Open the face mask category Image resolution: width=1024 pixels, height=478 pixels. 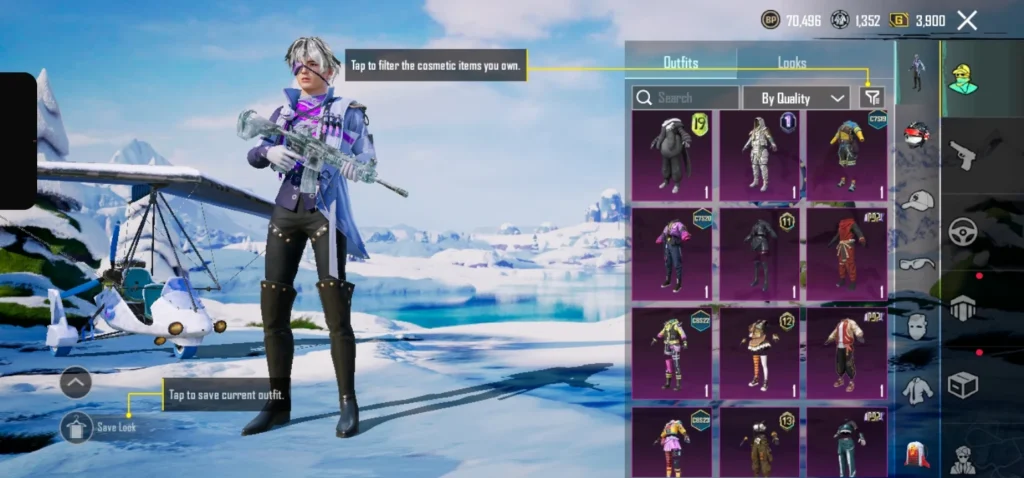pos(917,327)
